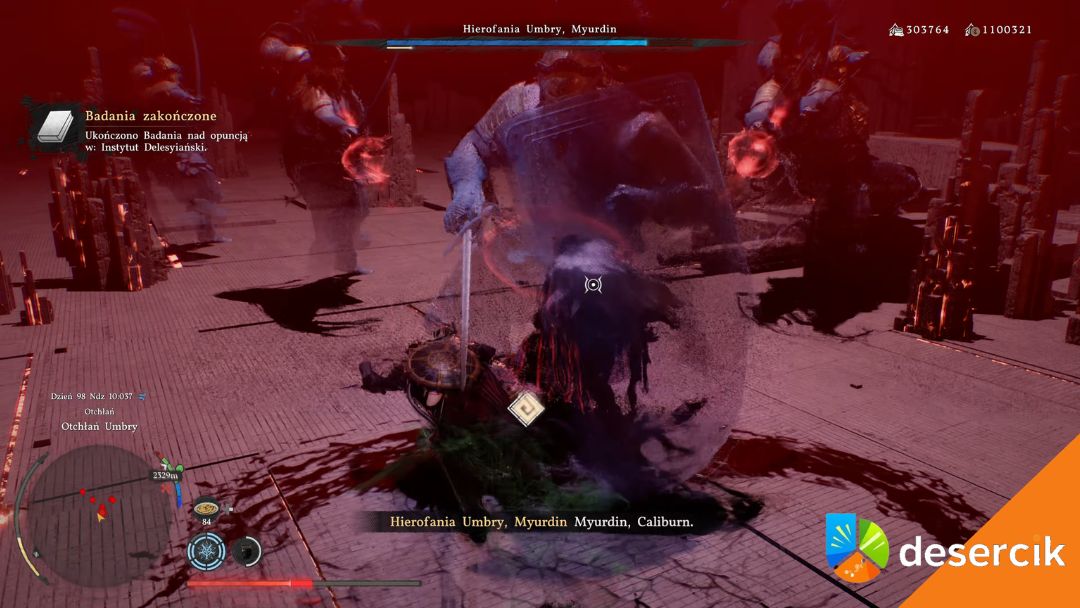The width and height of the screenshot is (1080, 608).
Task: Click the dark round skill icon beside the snowflake
Action: 245,550
